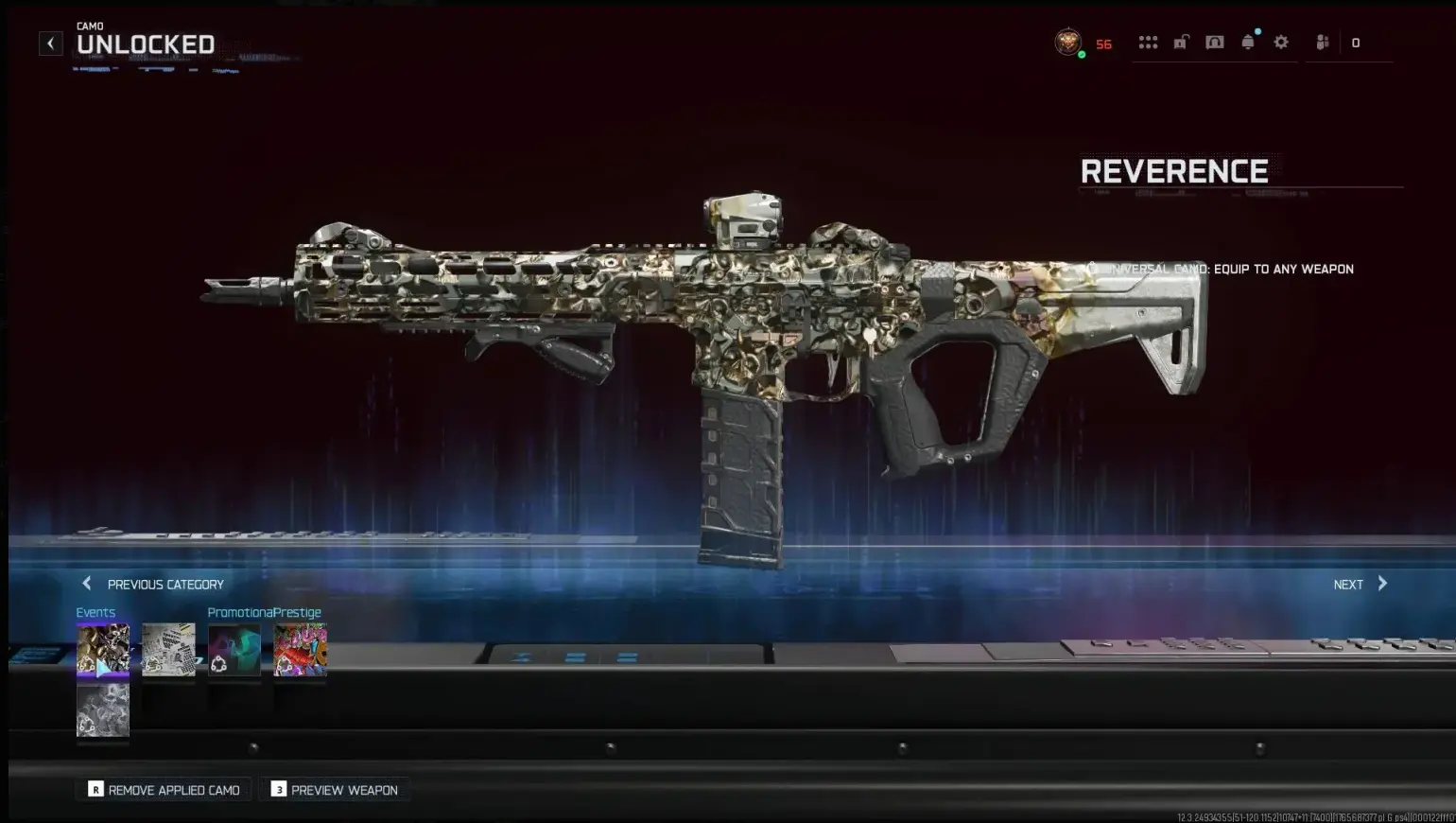Select the currently equipped Reverence camo thumbnail
The width and height of the screenshot is (1456, 823).
(102, 649)
